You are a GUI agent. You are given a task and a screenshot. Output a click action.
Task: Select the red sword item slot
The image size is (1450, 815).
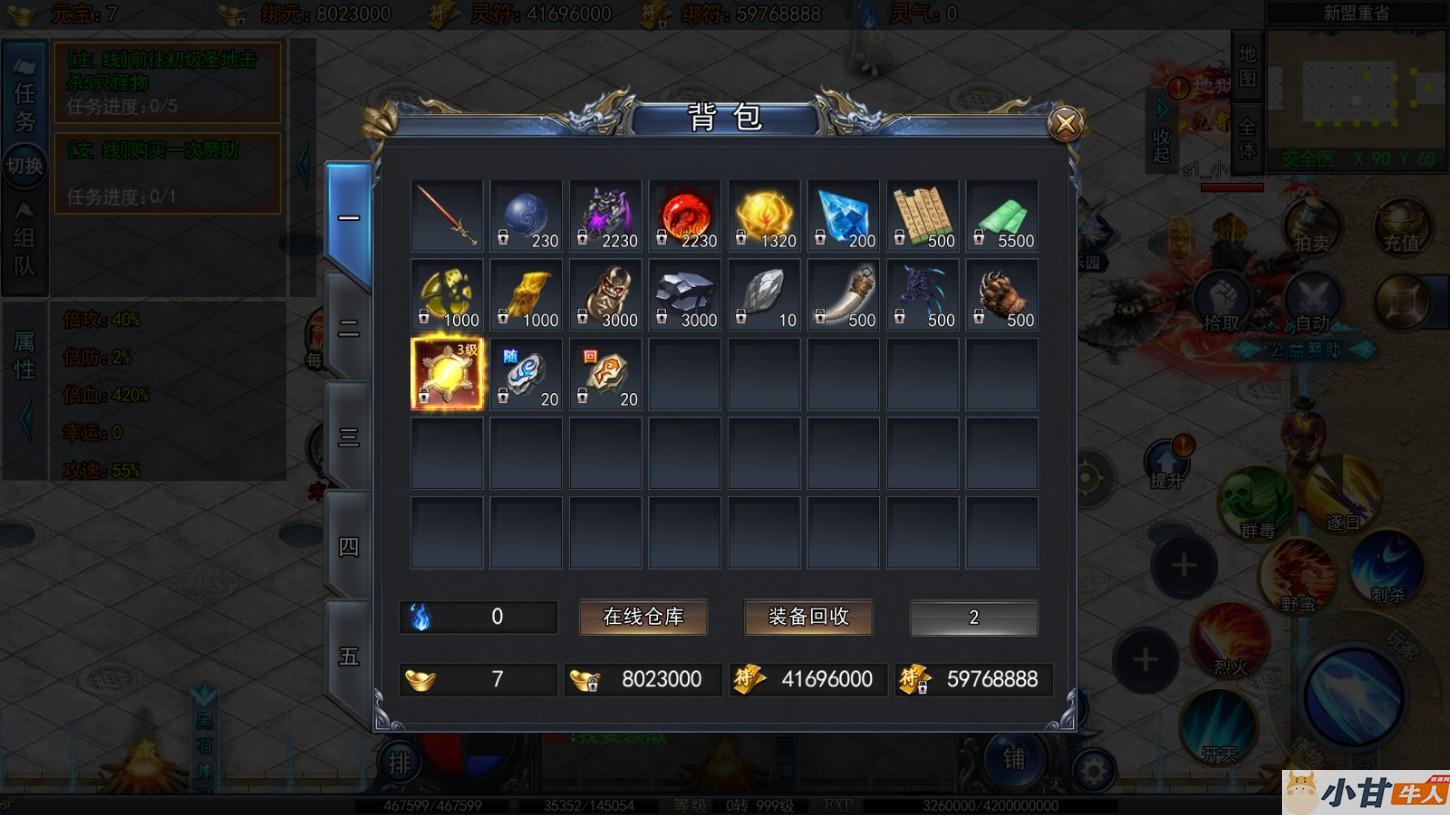447,216
